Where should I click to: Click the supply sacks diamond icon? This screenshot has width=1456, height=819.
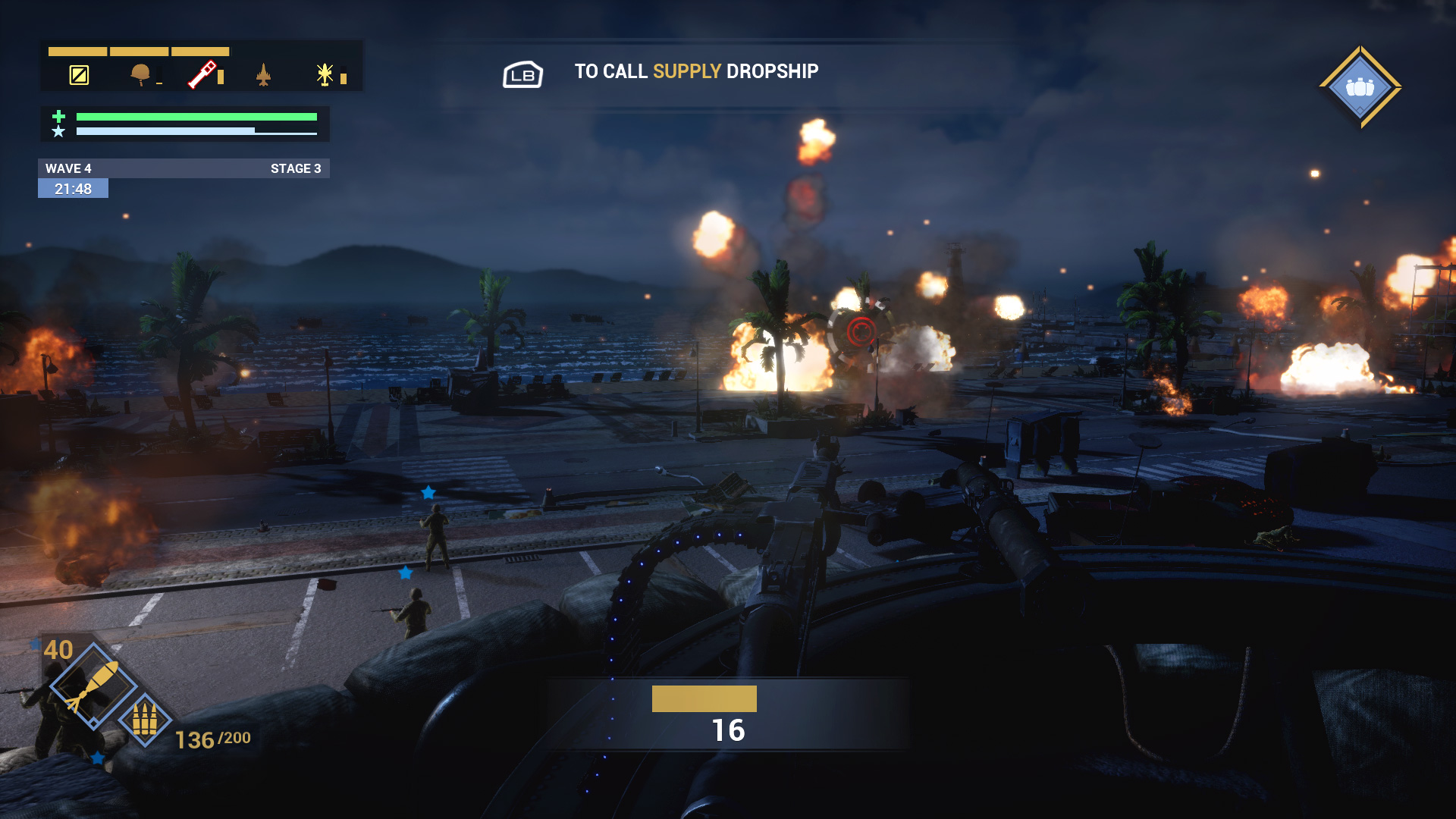[x=1360, y=87]
